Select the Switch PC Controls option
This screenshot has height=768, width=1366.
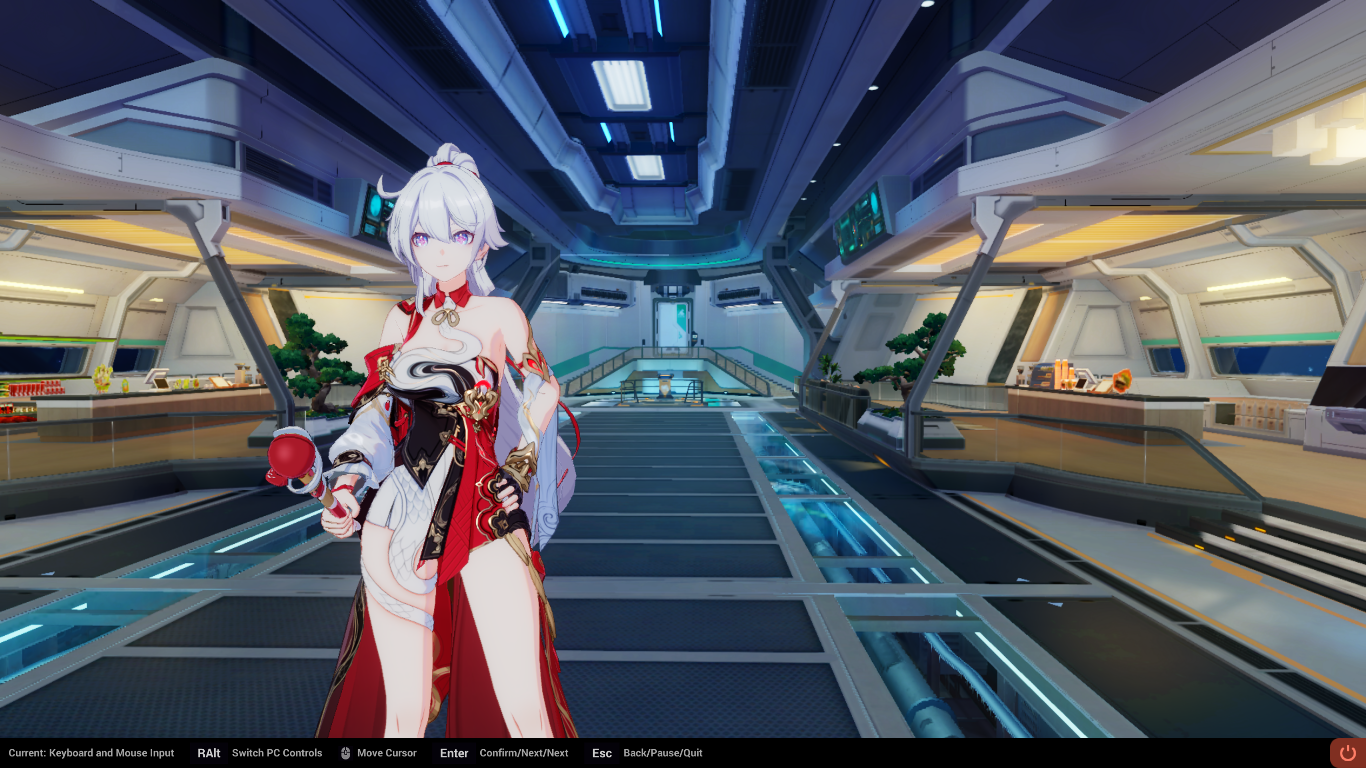277,753
